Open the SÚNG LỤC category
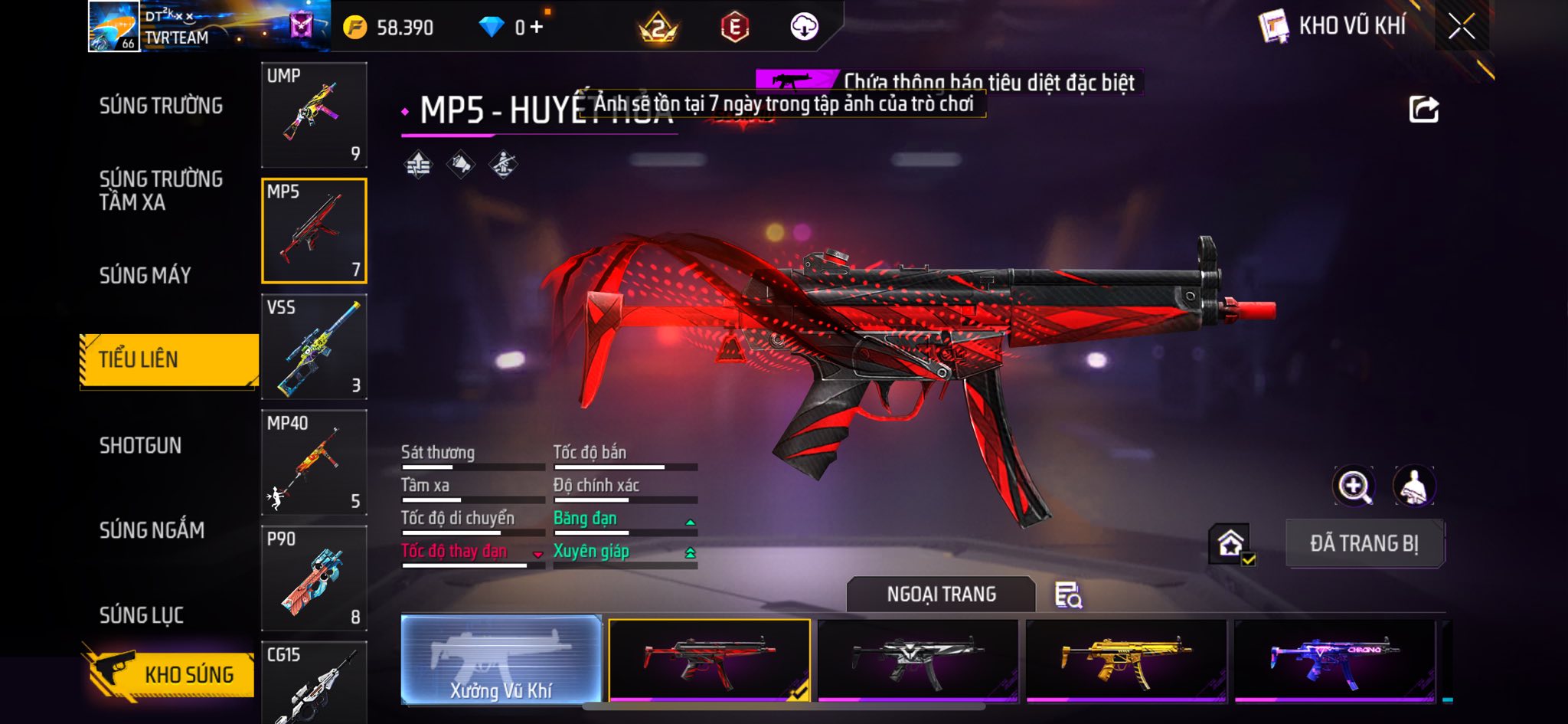The image size is (1568, 724). point(142,614)
